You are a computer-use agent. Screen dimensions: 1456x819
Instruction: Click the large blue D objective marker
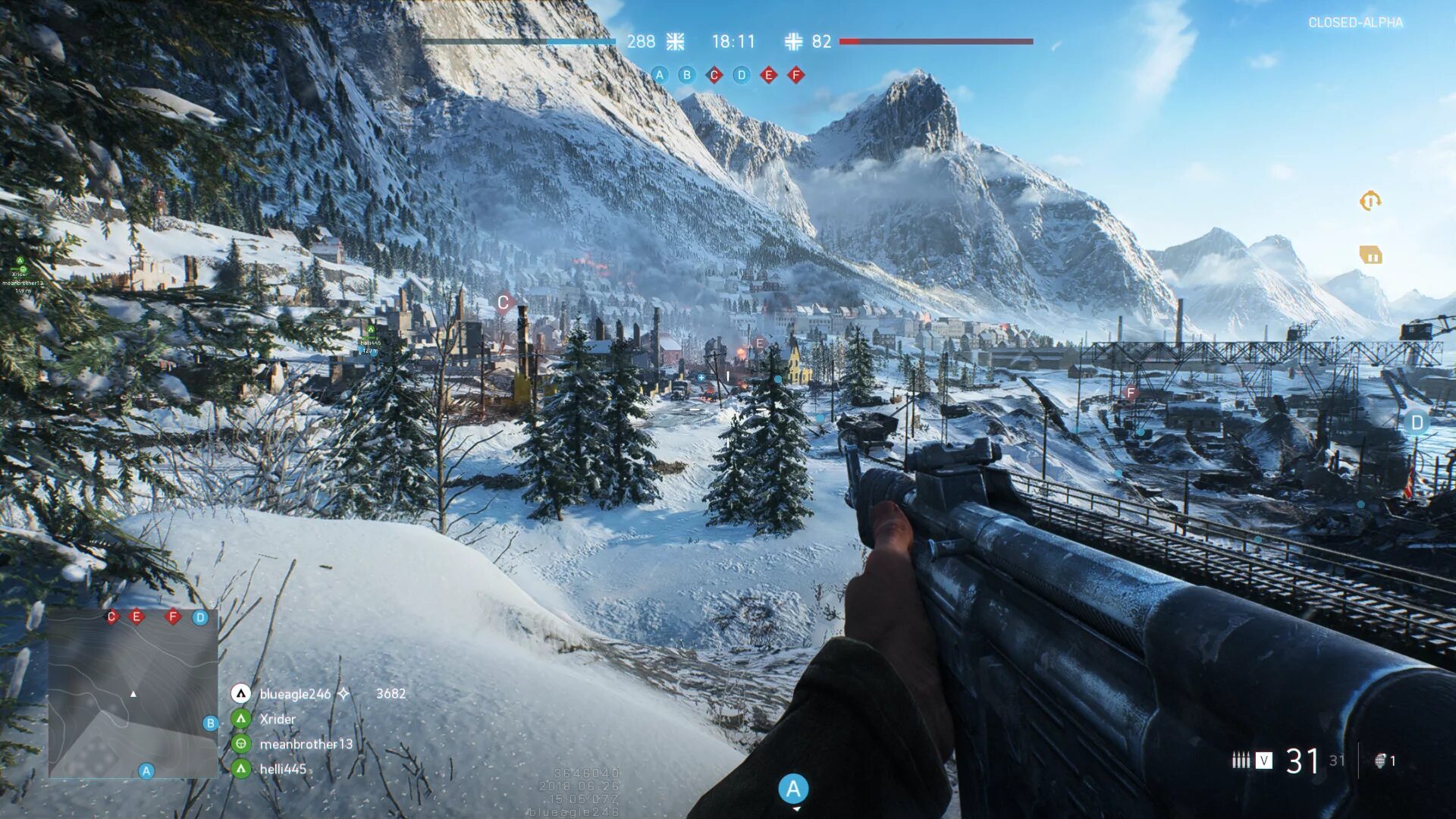click(1416, 423)
